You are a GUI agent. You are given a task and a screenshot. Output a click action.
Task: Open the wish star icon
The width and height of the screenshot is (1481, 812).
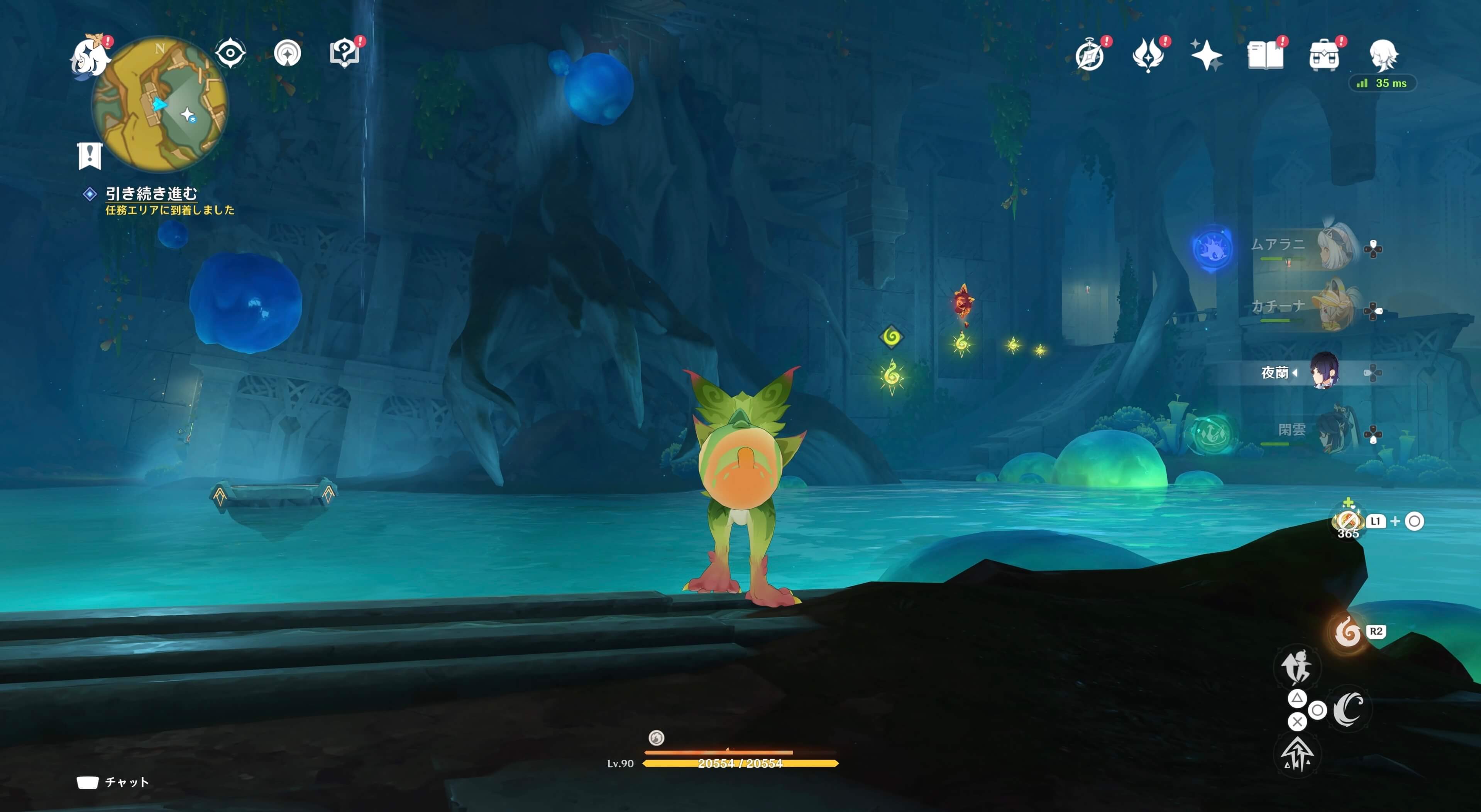tap(1206, 56)
